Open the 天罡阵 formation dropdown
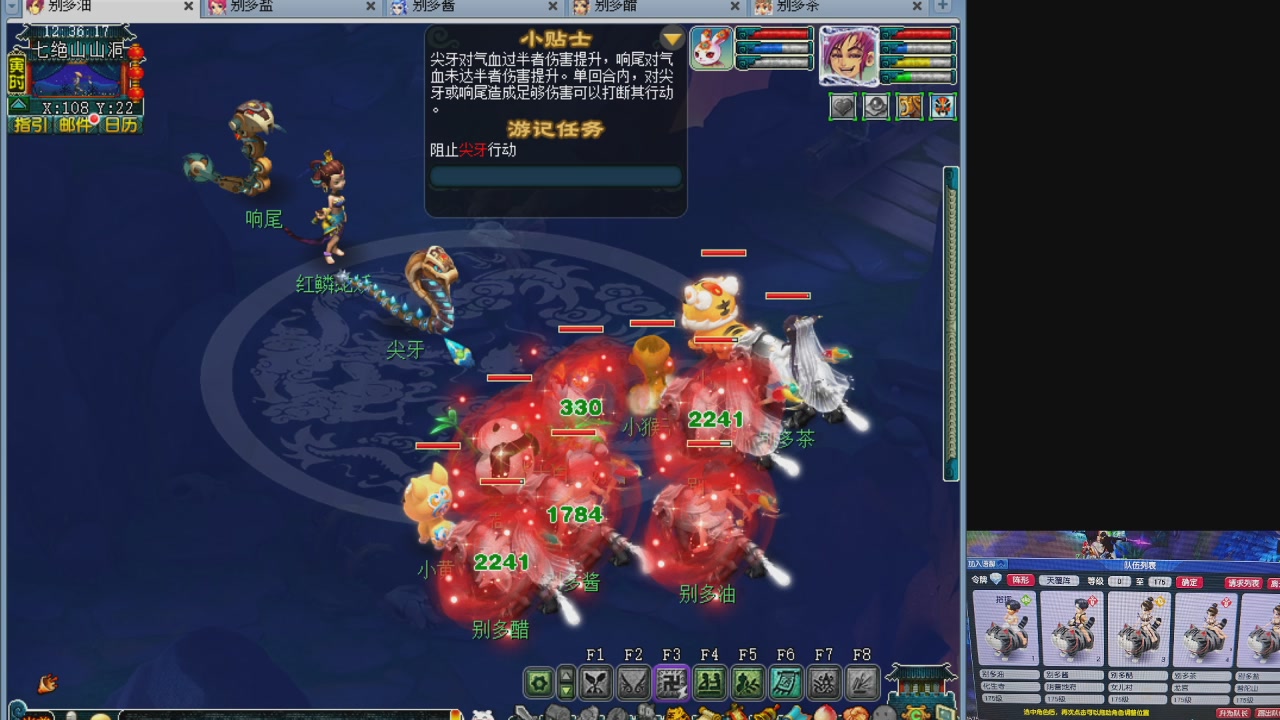 tap(1059, 581)
